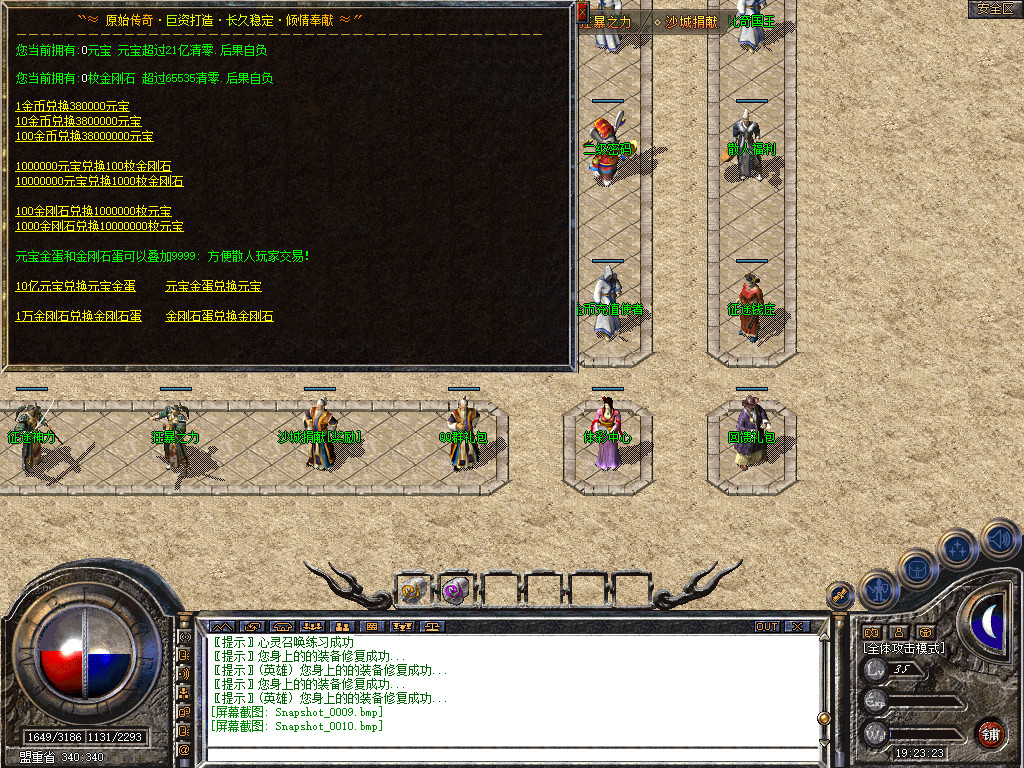This screenshot has height=768, width=1024.
Task: Close the chat panel with the X button
Action: 796,626
